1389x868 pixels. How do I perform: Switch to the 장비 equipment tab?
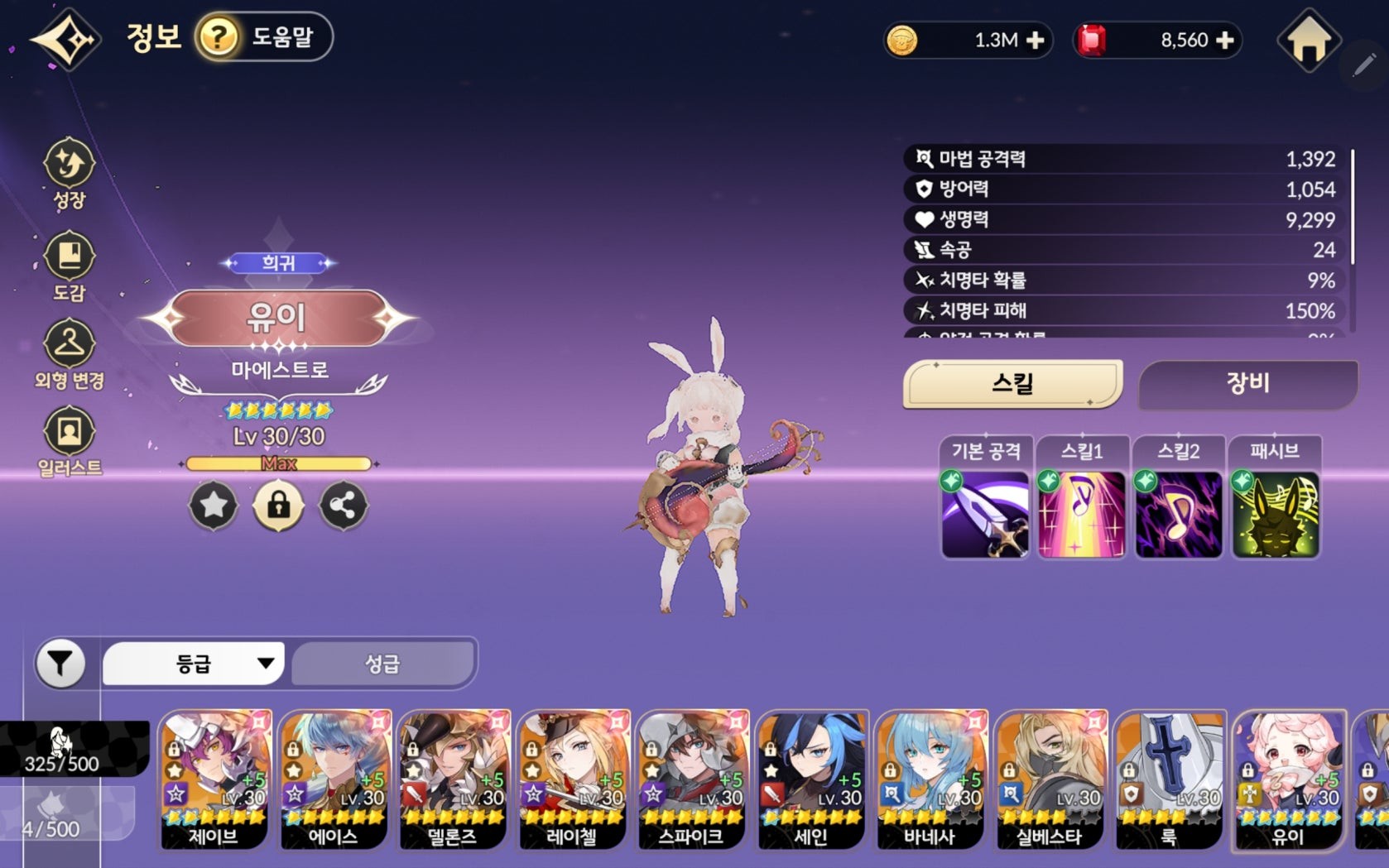pyautogui.click(x=1247, y=383)
